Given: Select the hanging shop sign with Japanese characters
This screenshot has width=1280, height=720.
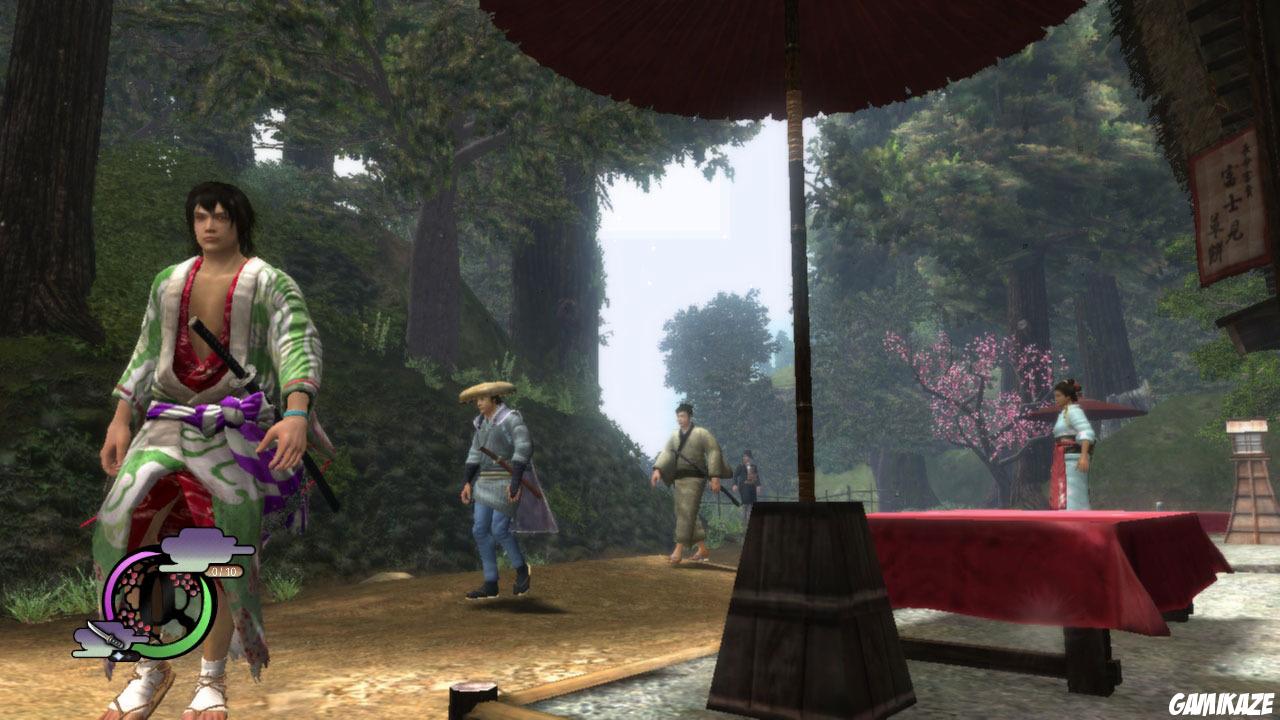Looking at the screenshot, I should pyautogui.click(x=1230, y=190).
